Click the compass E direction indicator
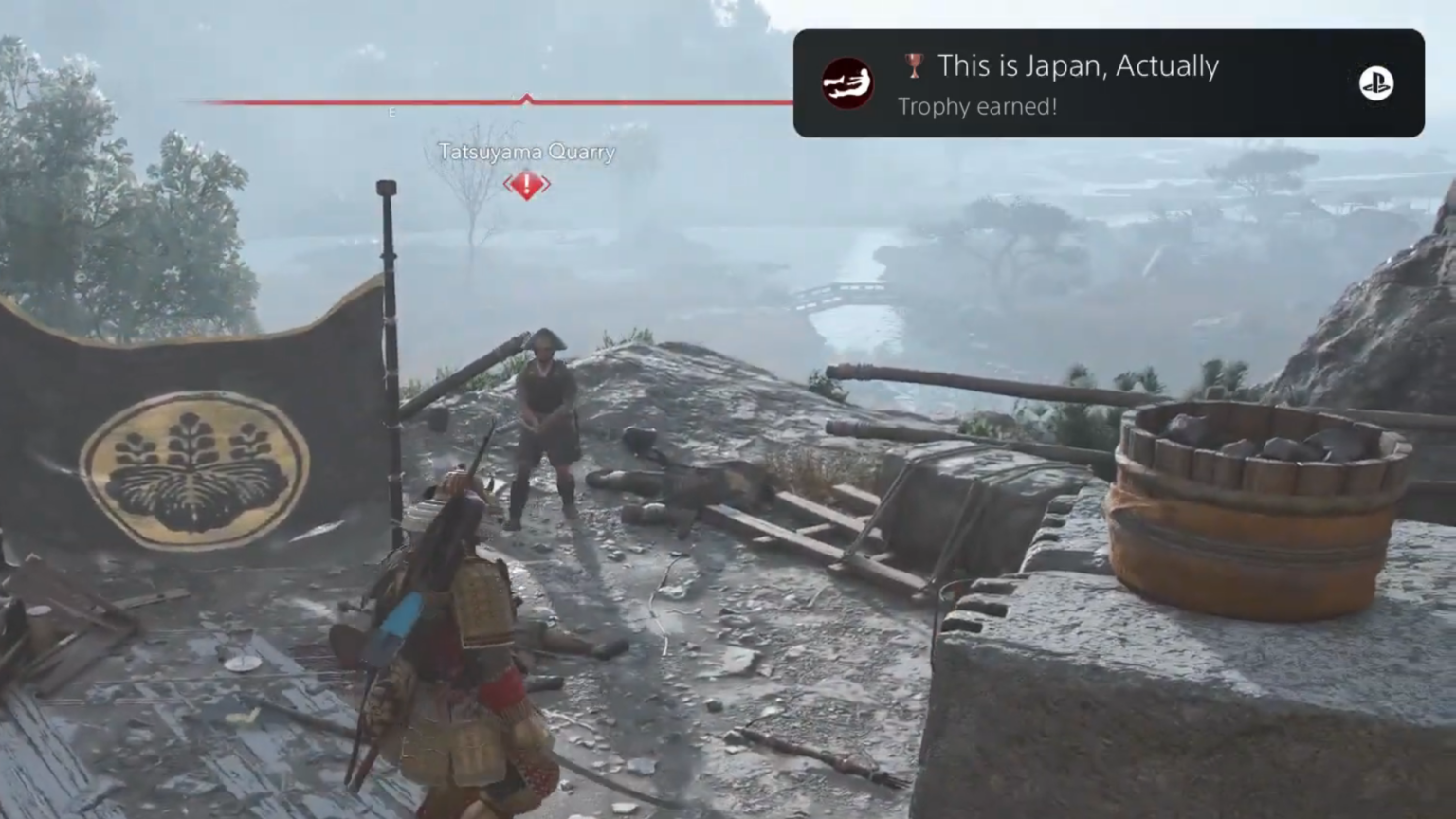Viewport: 1456px width, 819px height. click(392, 112)
